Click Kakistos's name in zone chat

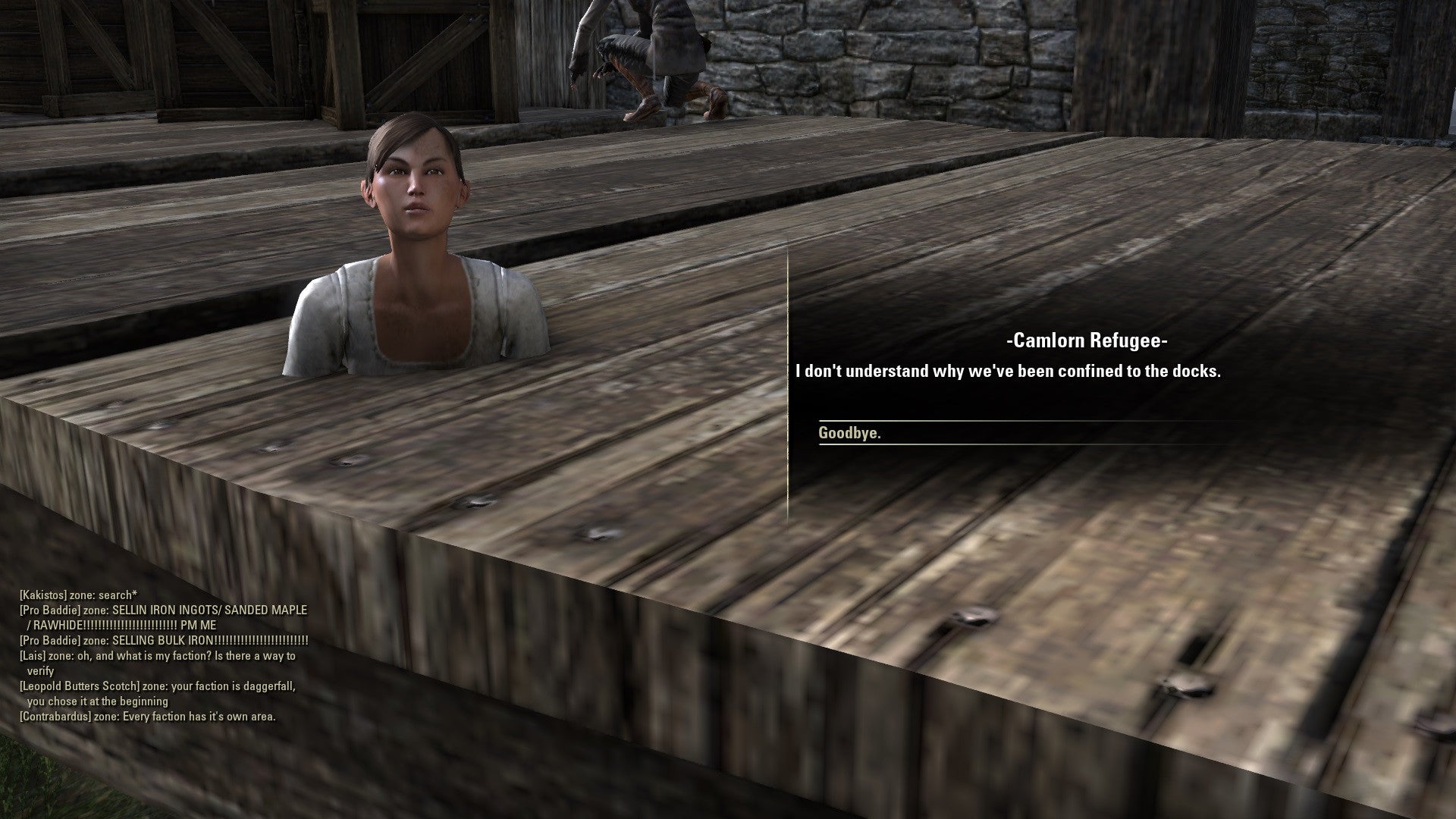point(43,595)
